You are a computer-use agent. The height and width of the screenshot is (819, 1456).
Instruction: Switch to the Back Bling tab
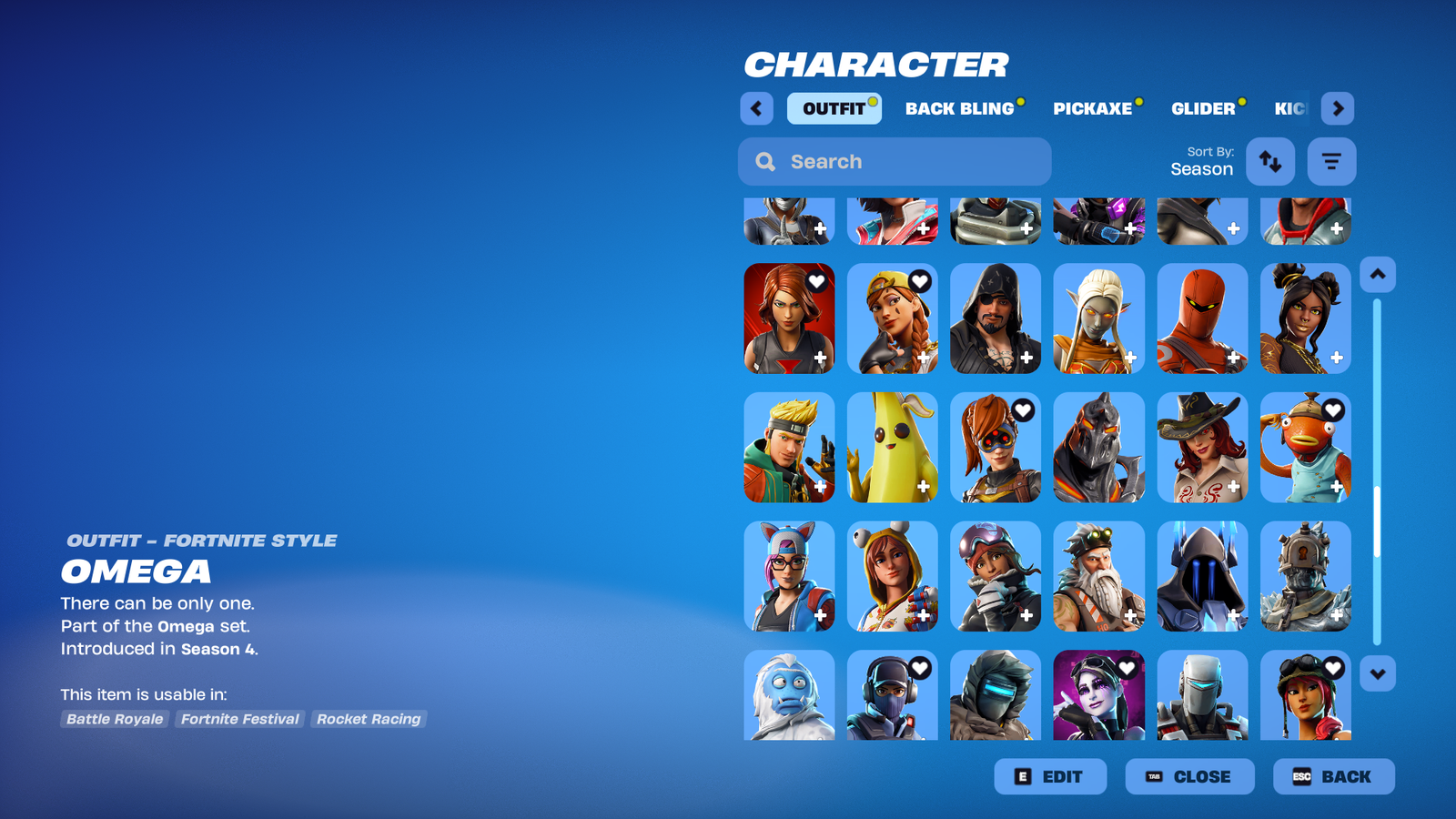coord(959,108)
